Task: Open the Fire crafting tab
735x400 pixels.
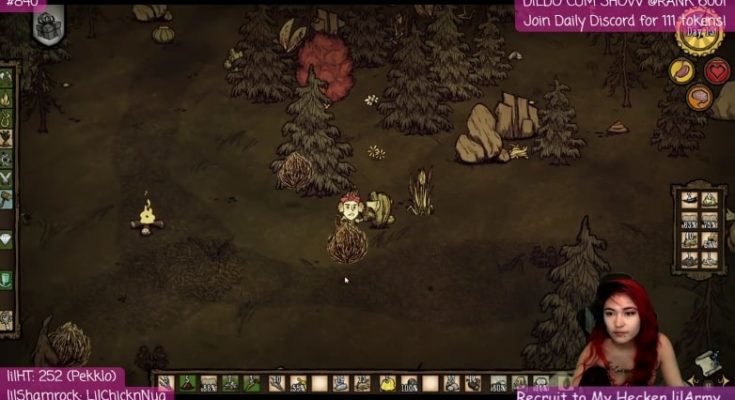Action: (7, 99)
